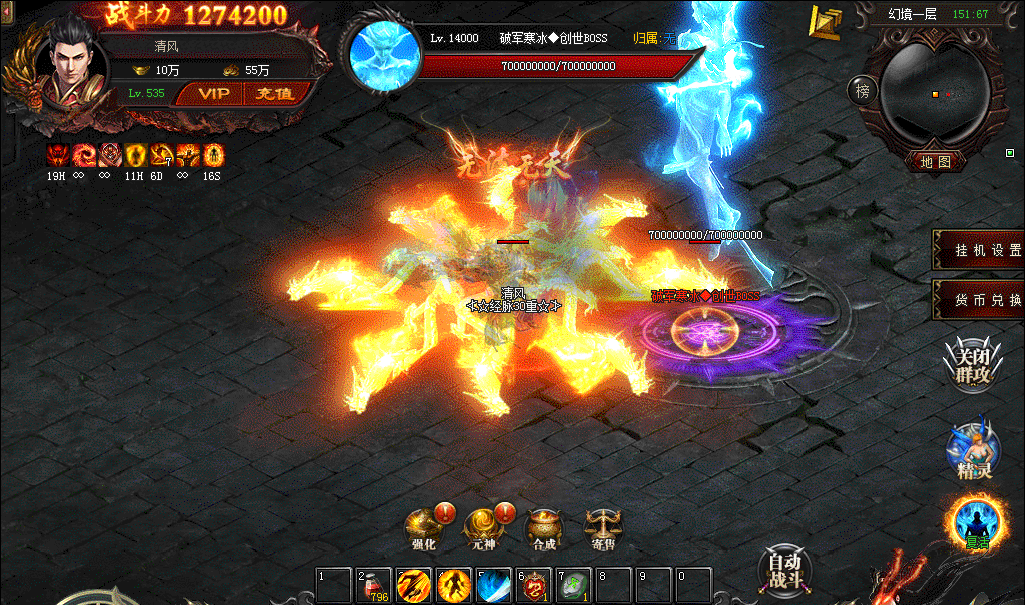Open the 精灵 sprite menu

(973, 452)
